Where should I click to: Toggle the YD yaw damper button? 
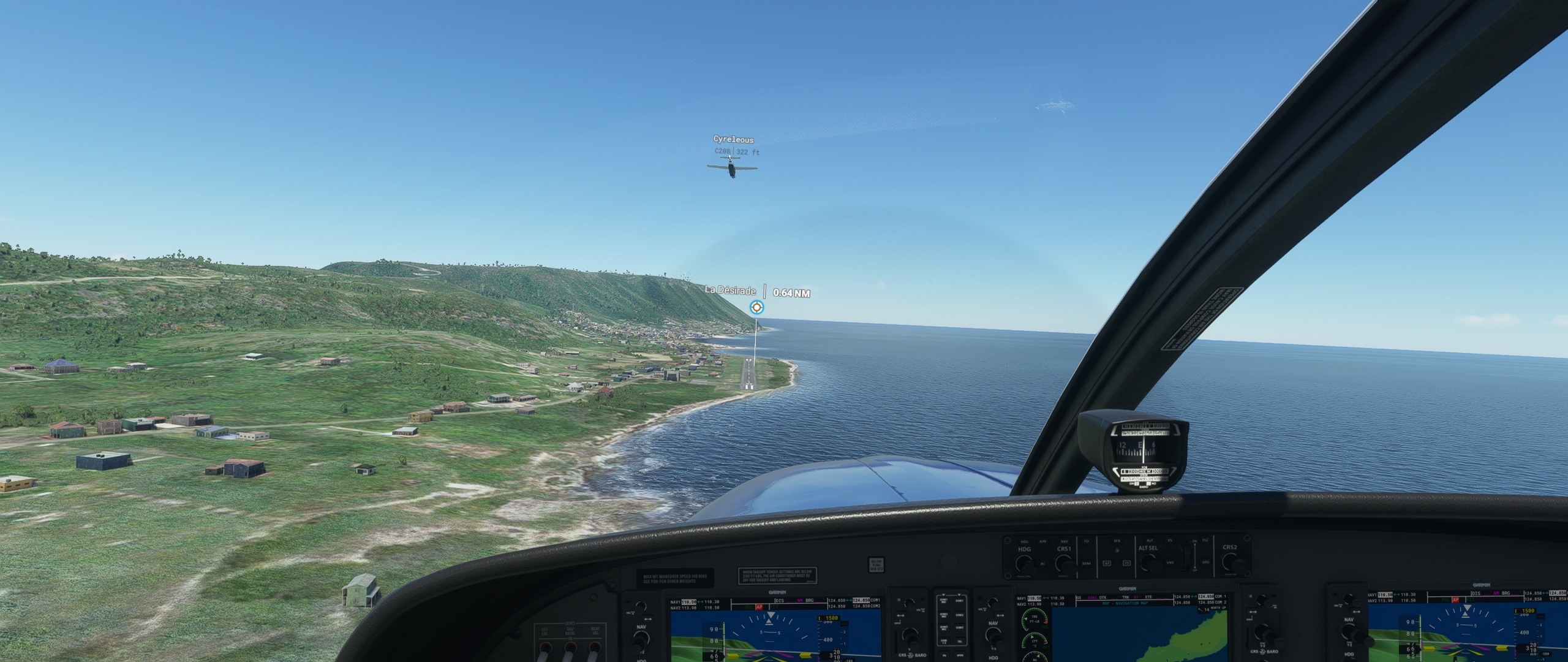1126,563
